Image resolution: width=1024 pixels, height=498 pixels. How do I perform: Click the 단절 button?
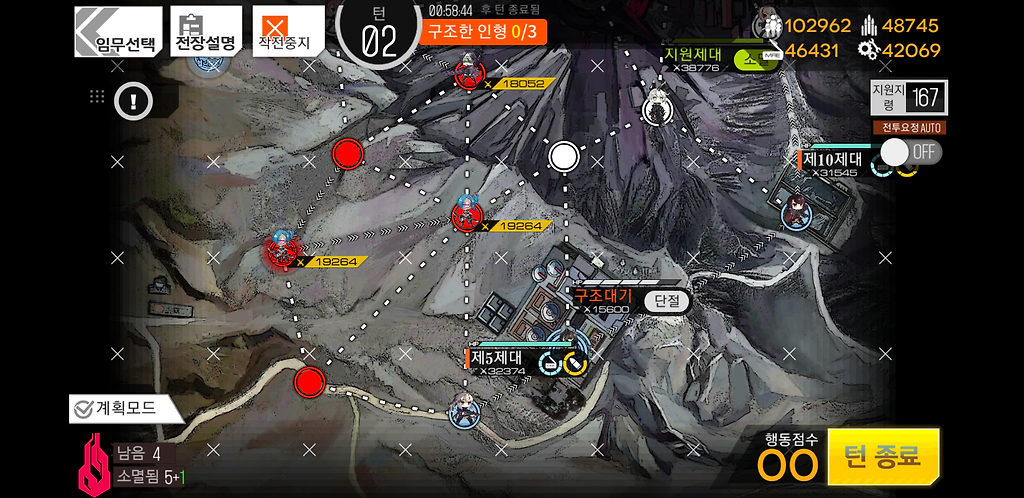(667, 300)
